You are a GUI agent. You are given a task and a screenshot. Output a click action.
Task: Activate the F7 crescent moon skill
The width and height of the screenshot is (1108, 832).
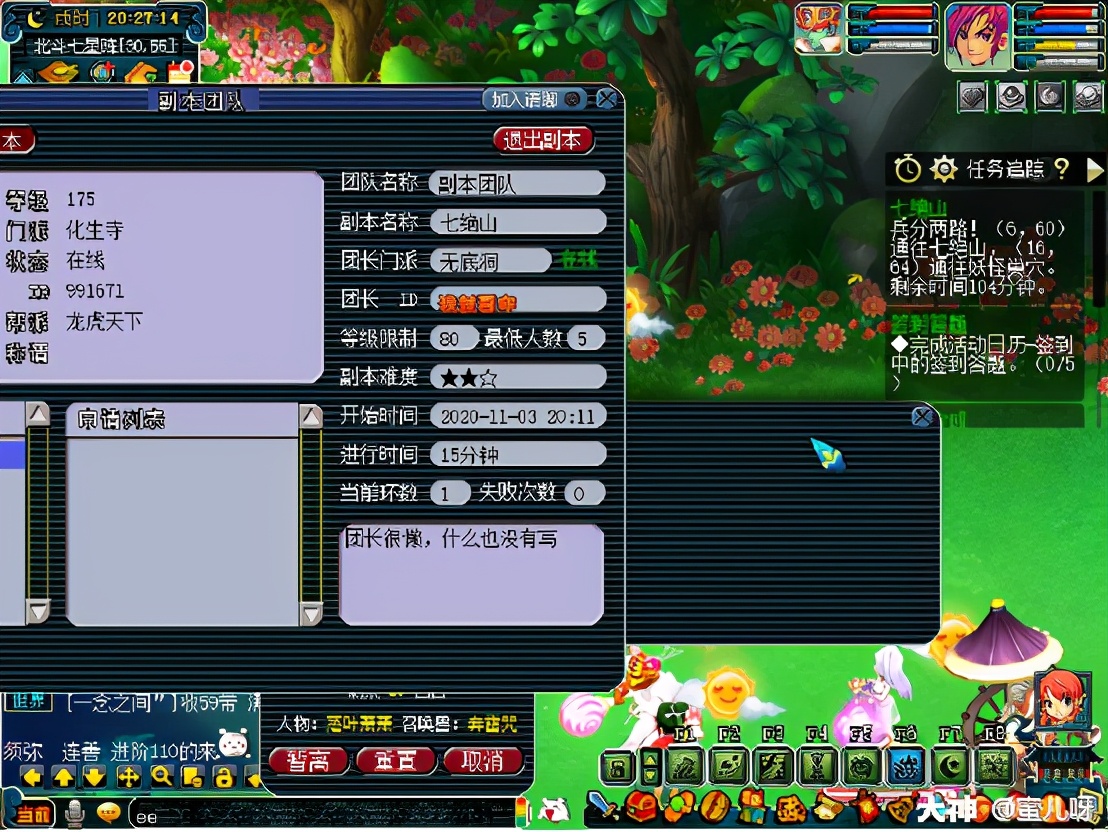[949, 768]
